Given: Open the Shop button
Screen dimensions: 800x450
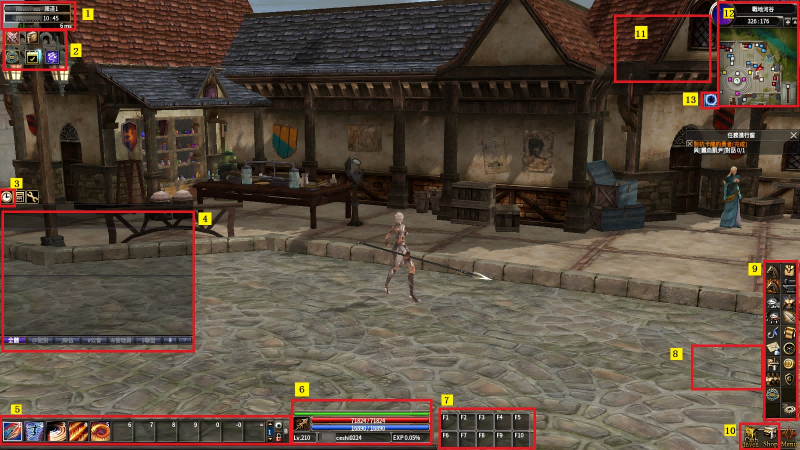Looking at the screenshot, I should [x=769, y=435].
